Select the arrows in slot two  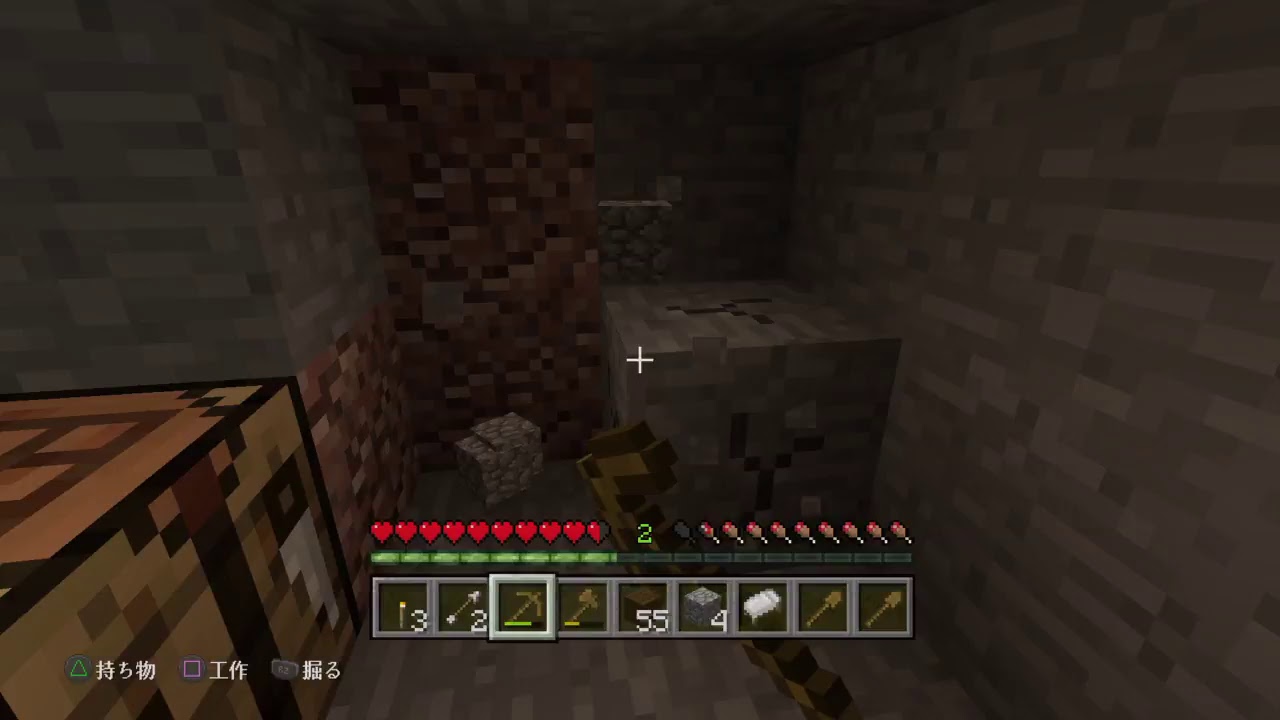463,607
